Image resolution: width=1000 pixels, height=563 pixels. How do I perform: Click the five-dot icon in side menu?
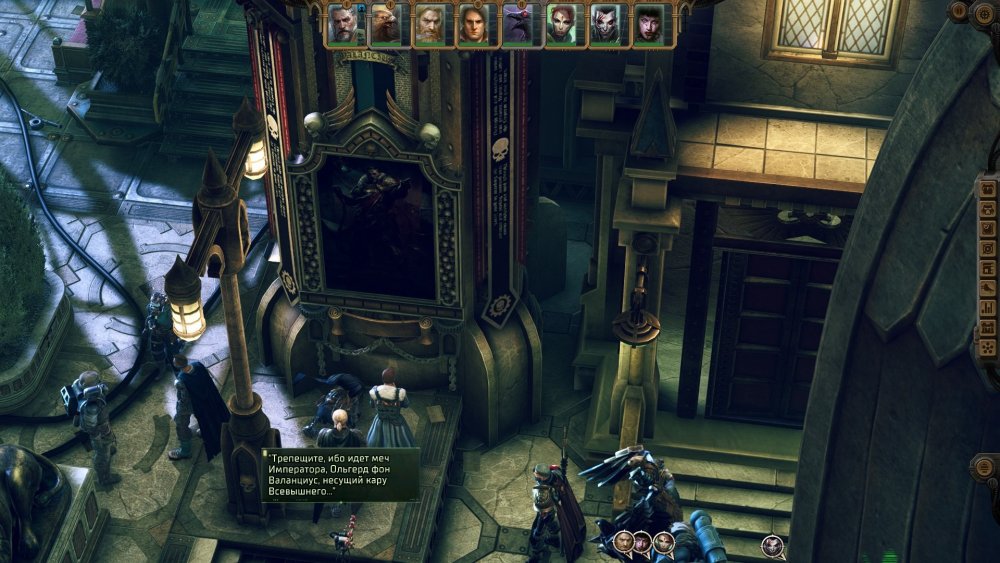988,346
